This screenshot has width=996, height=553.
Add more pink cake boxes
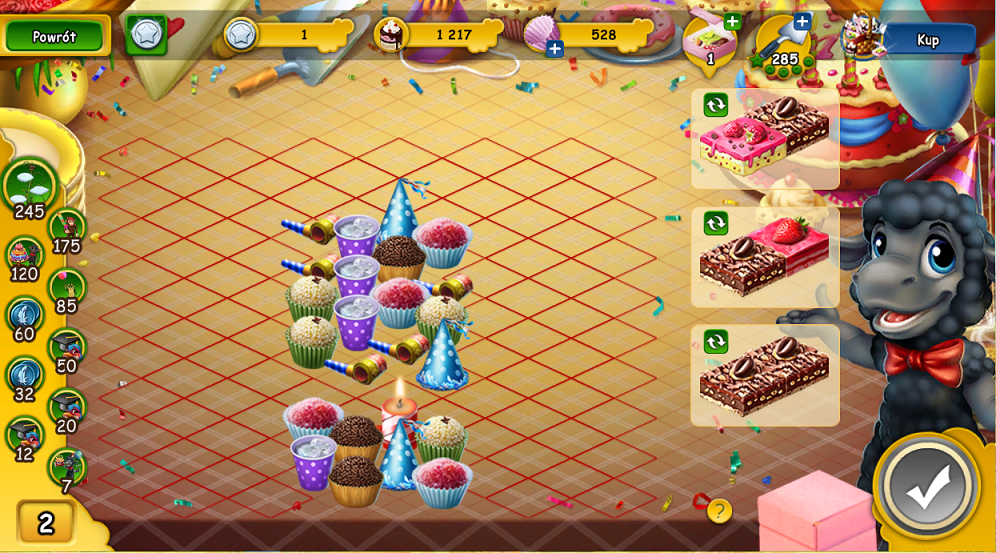pos(732,22)
